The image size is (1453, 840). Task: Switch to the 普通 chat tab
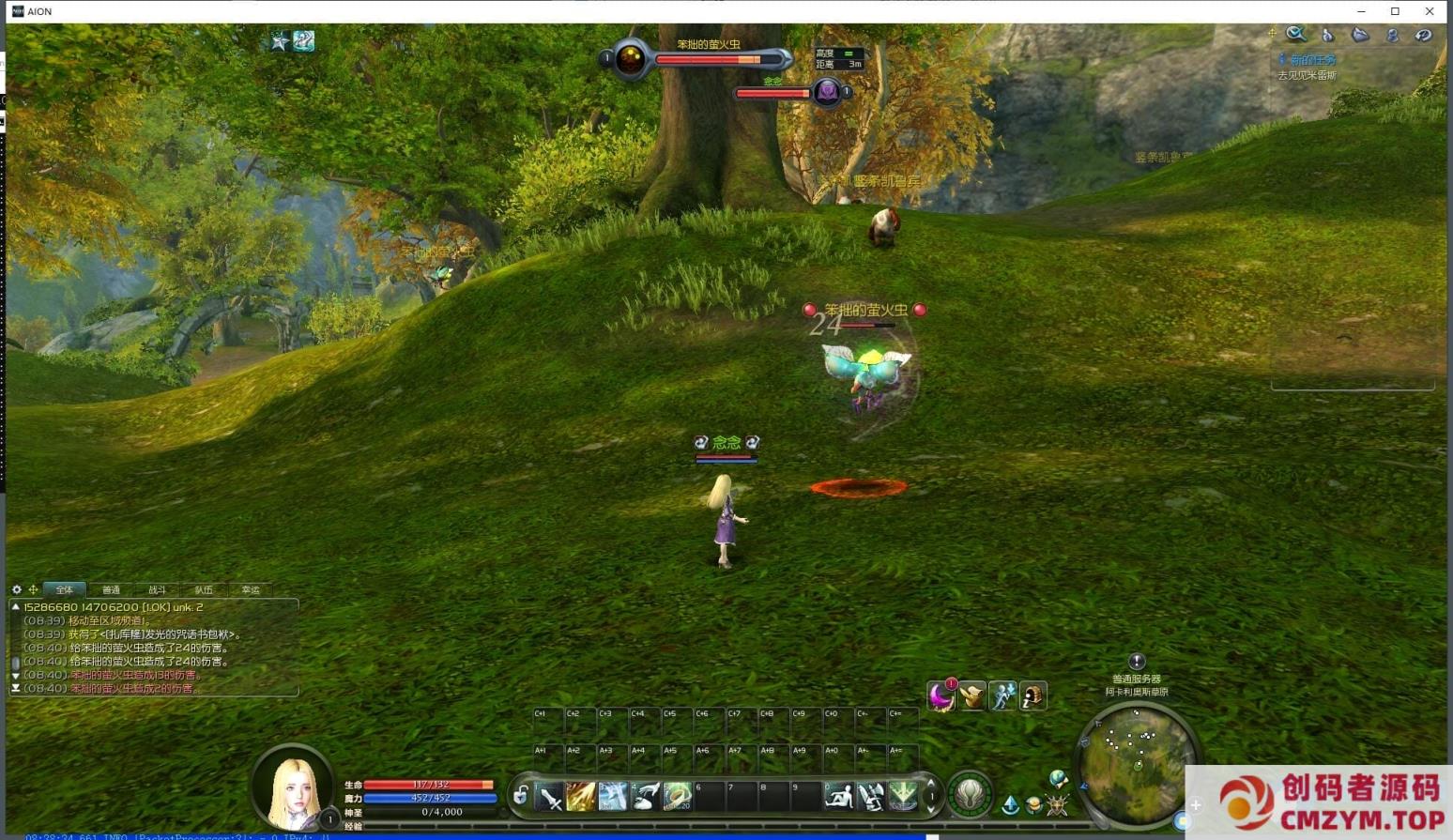pos(111,590)
